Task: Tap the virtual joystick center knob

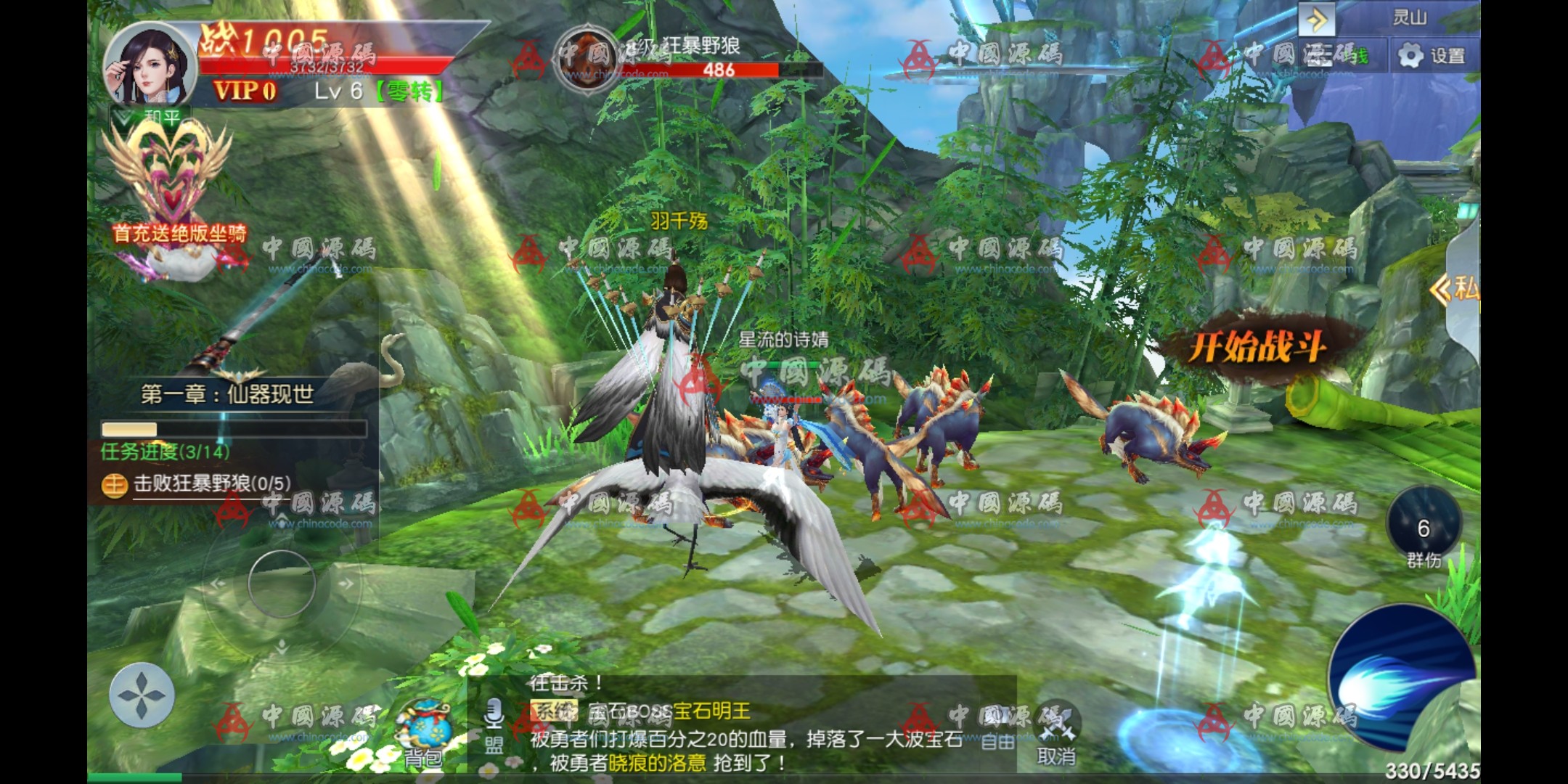Action: pos(282,583)
